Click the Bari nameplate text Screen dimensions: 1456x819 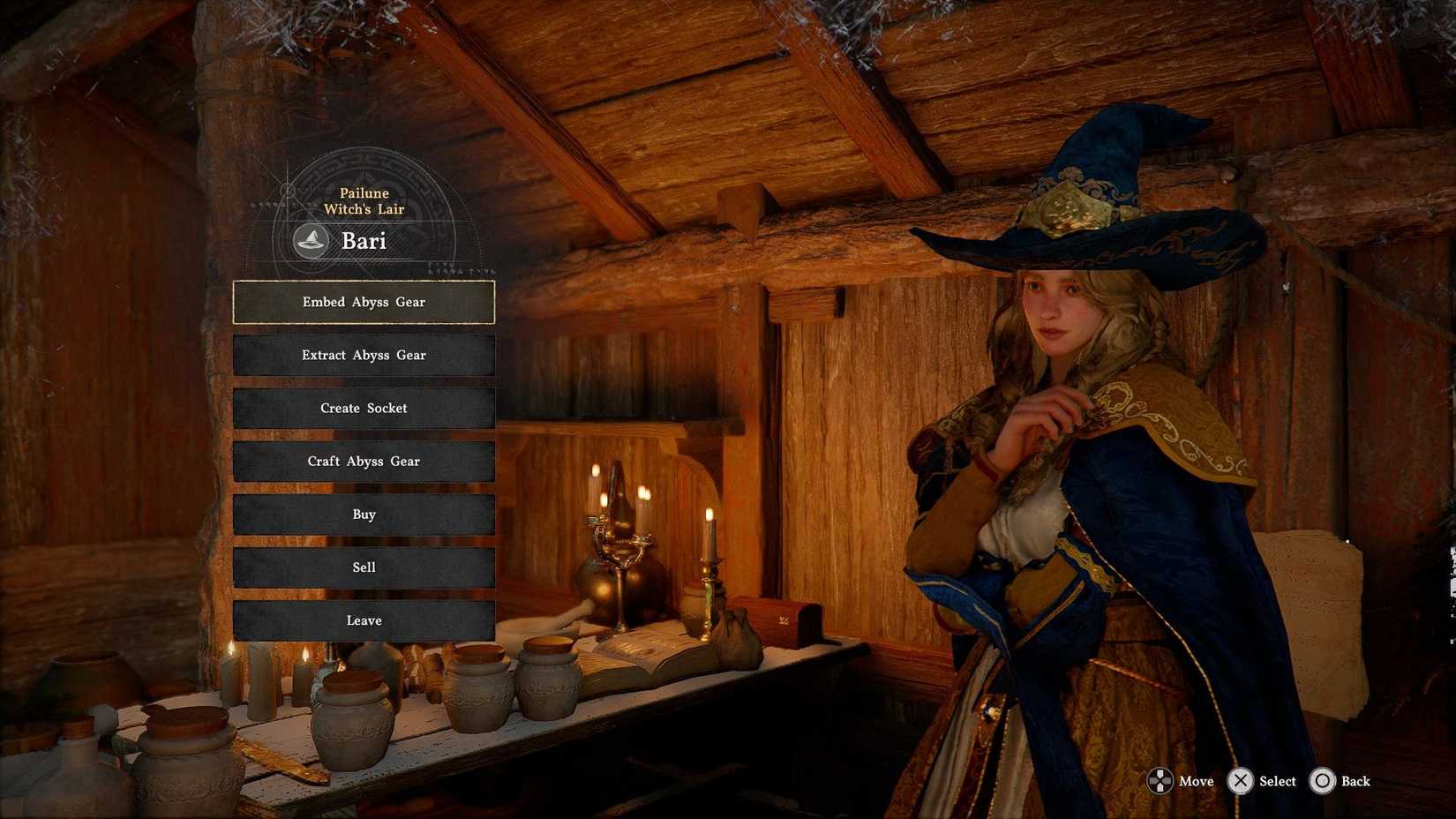point(364,241)
